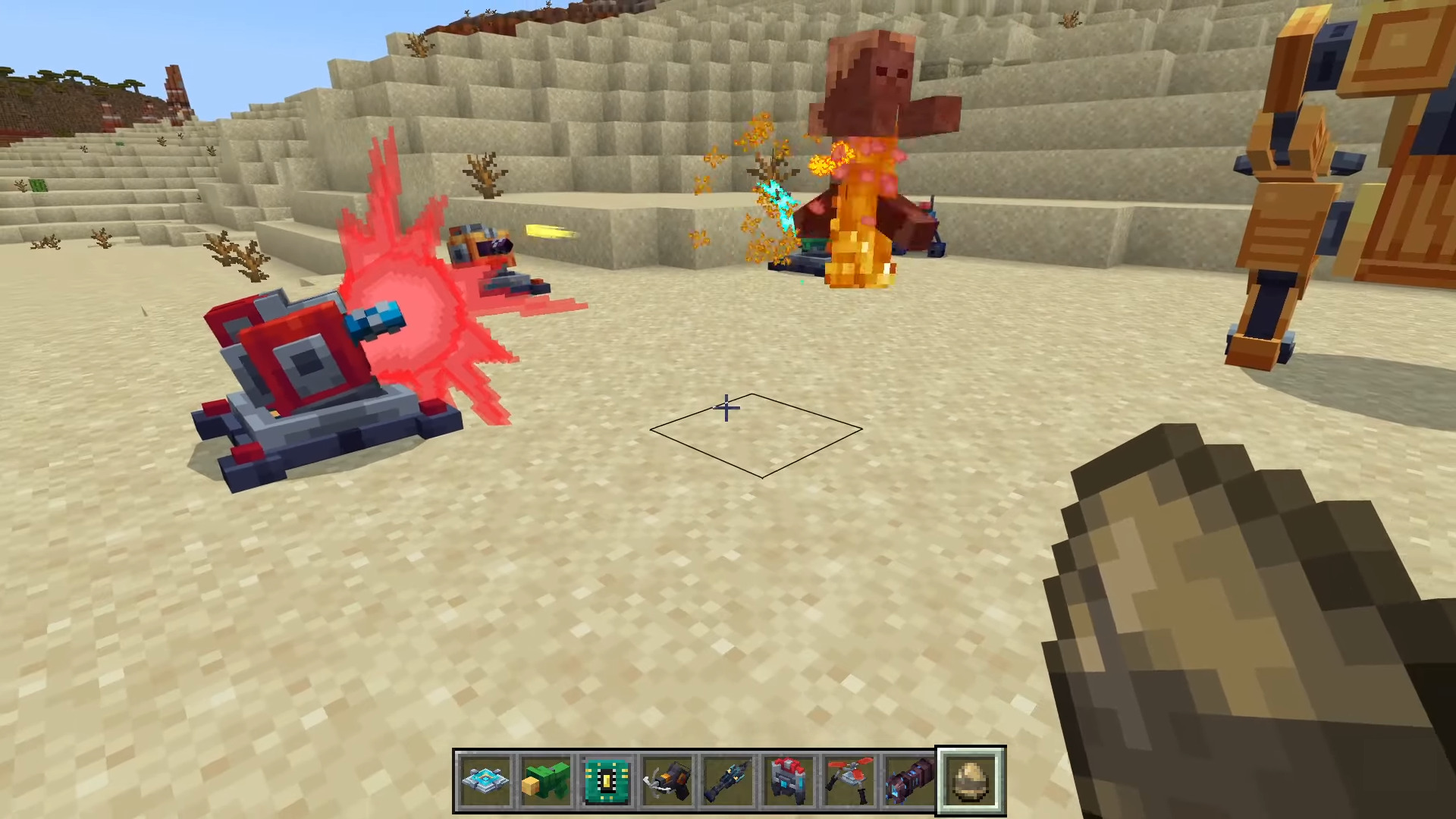Select the blue tech platform hotbar slot
Image resolution: width=1456 pixels, height=819 pixels.
(486, 780)
